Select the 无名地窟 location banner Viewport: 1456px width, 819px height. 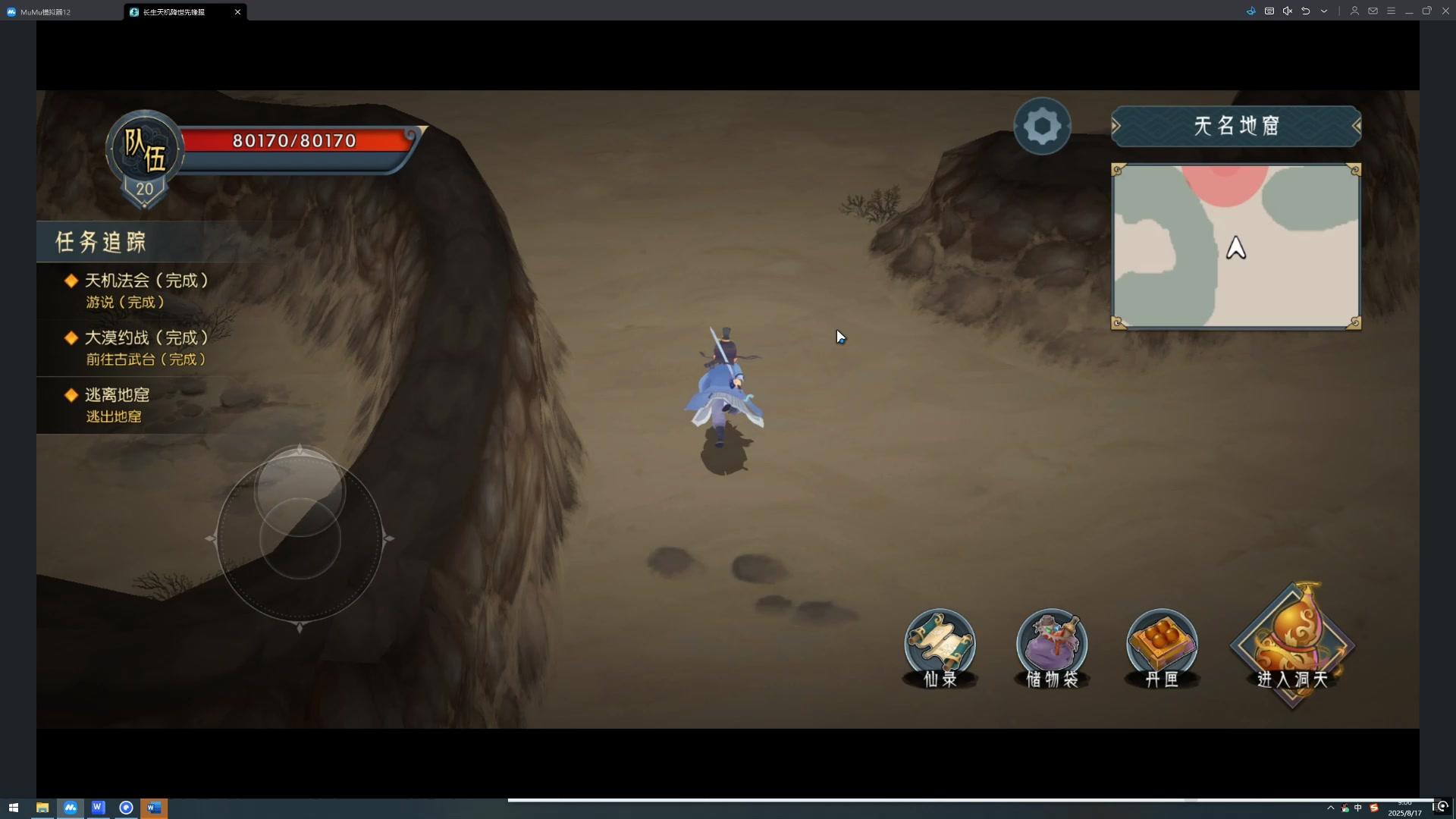pyautogui.click(x=1235, y=126)
